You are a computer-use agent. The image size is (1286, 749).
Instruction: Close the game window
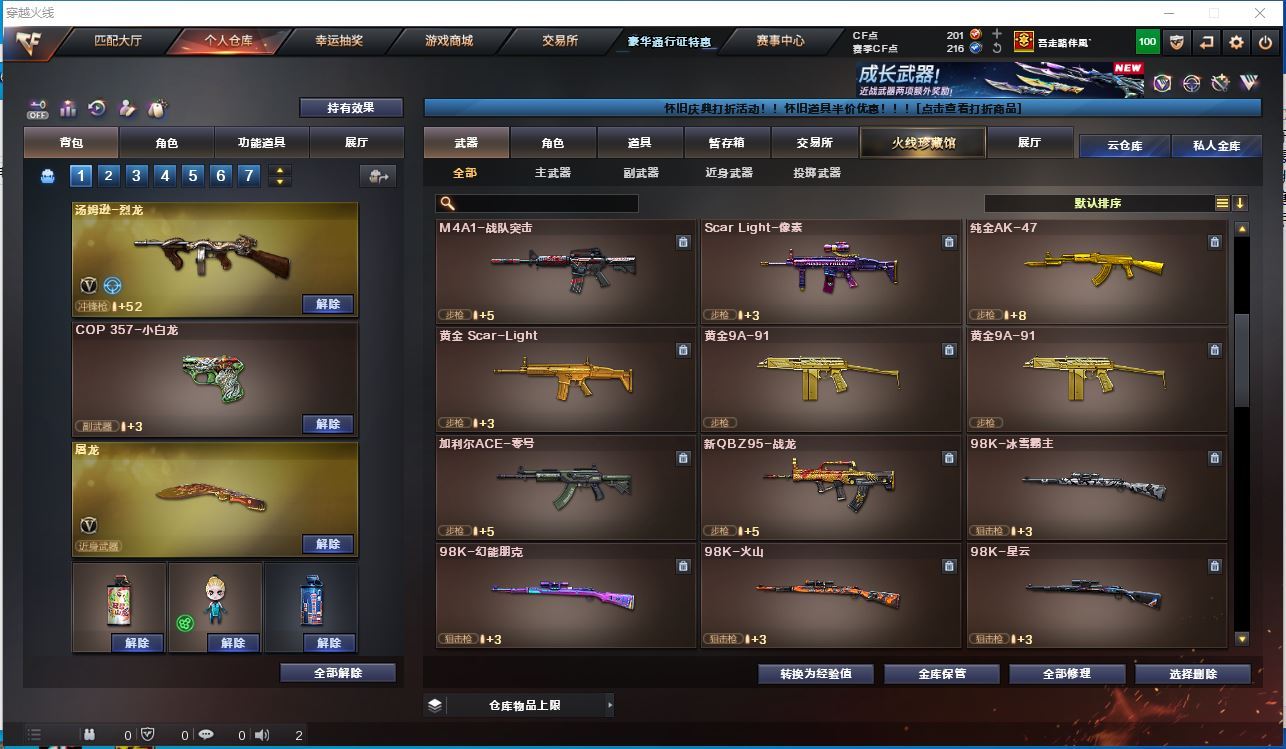pos(1261,13)
